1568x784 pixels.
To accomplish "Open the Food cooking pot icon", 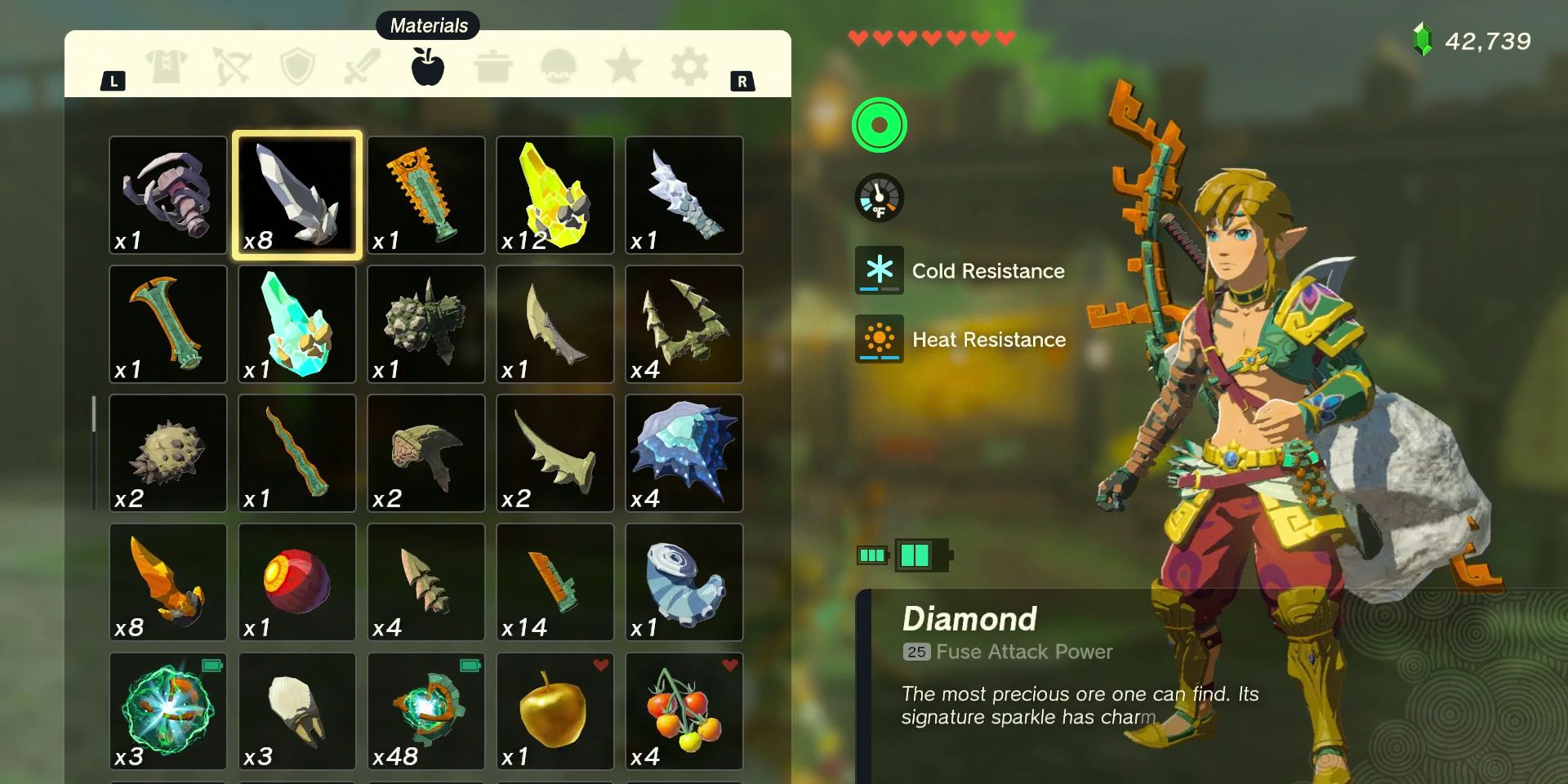I will [493, 67].
